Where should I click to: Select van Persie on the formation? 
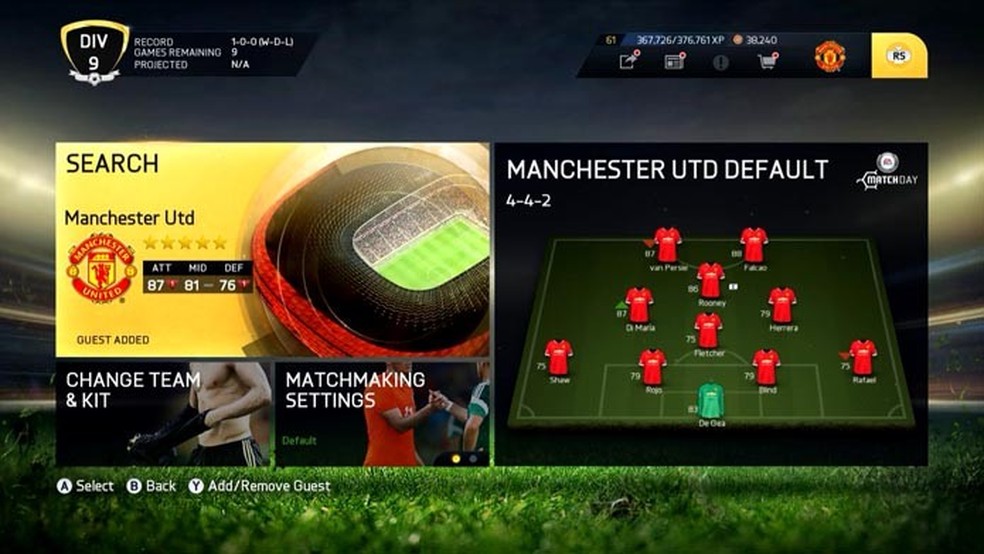[667, 245]
